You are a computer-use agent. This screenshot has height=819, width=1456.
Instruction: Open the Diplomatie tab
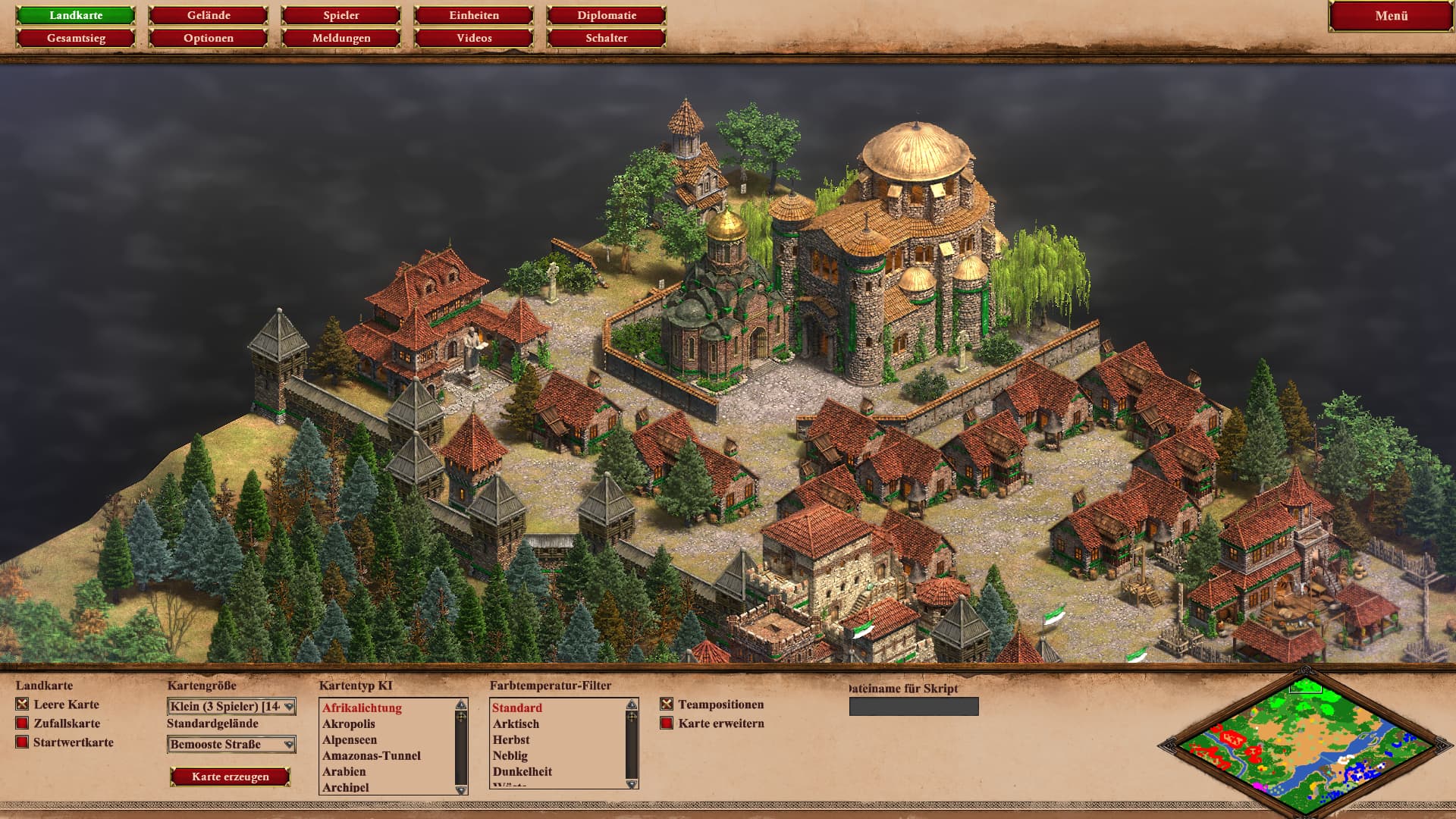pyautogui.click(x=607, y=15)
